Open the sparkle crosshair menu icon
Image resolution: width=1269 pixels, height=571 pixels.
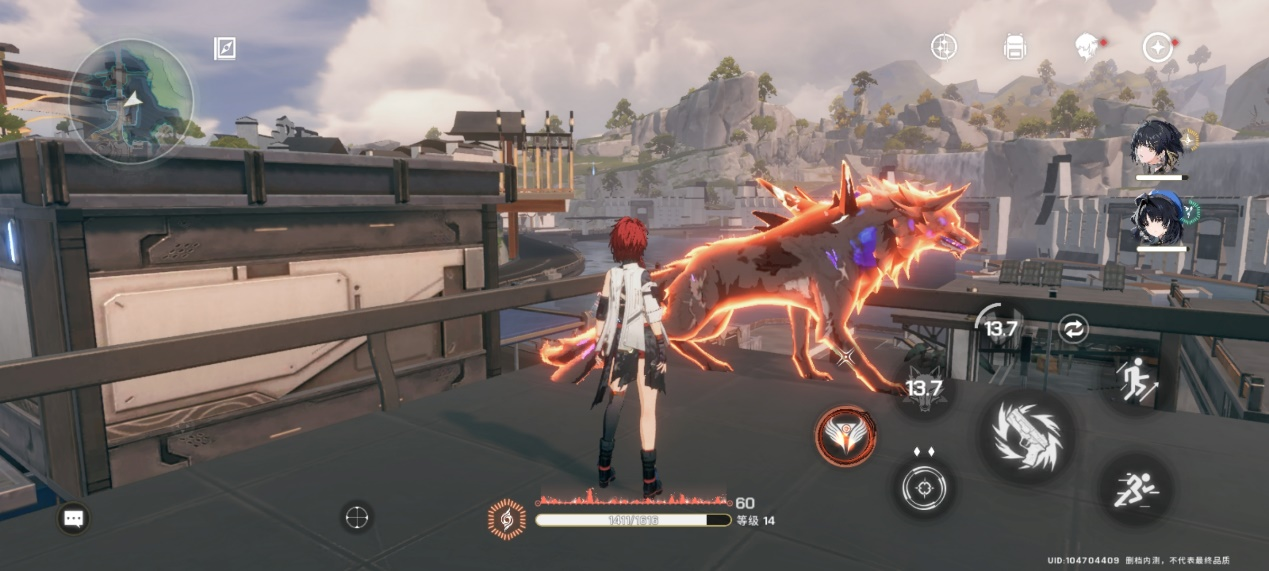(943, 46)
